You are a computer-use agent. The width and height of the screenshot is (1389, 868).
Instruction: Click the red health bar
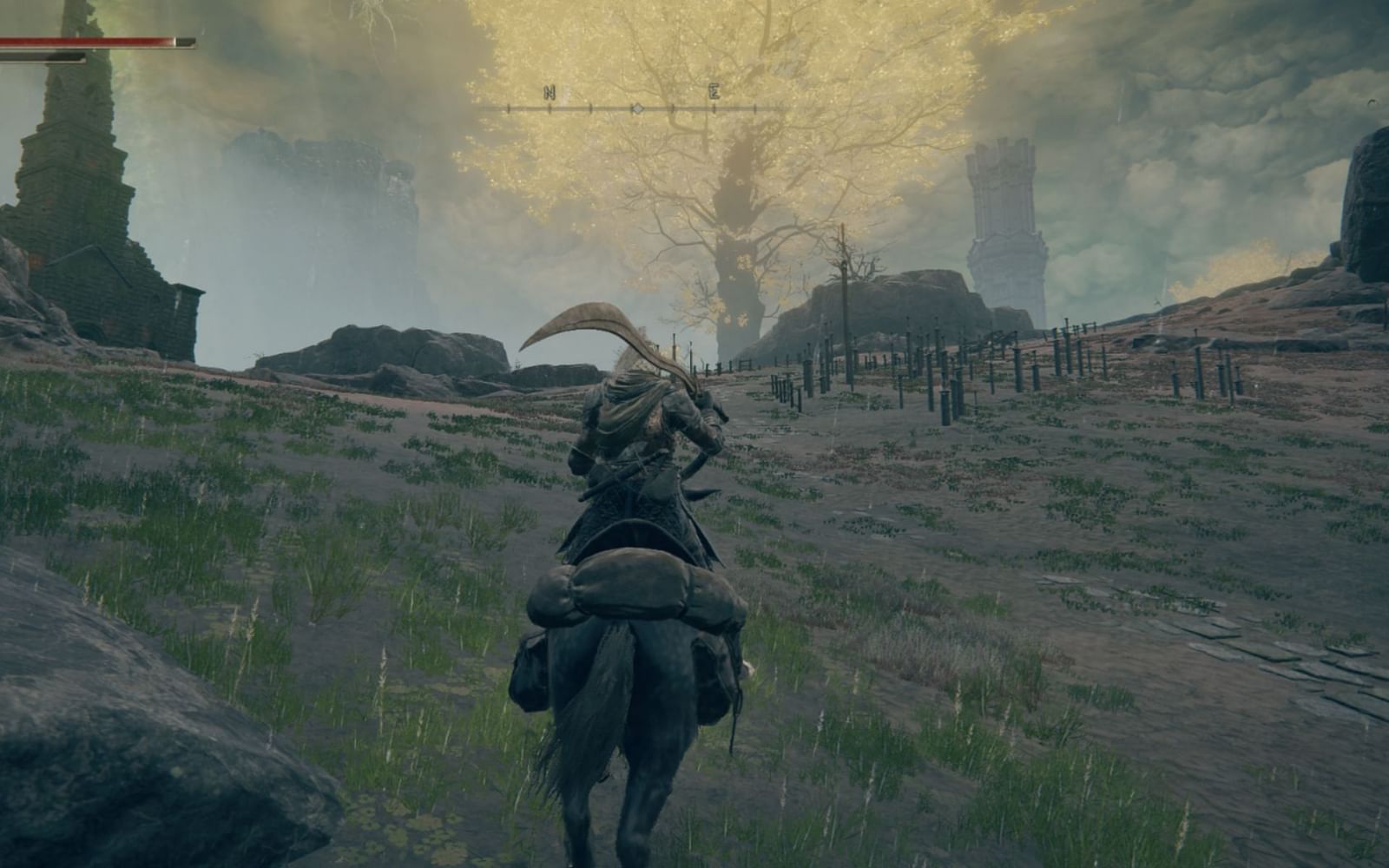[95, 39]
